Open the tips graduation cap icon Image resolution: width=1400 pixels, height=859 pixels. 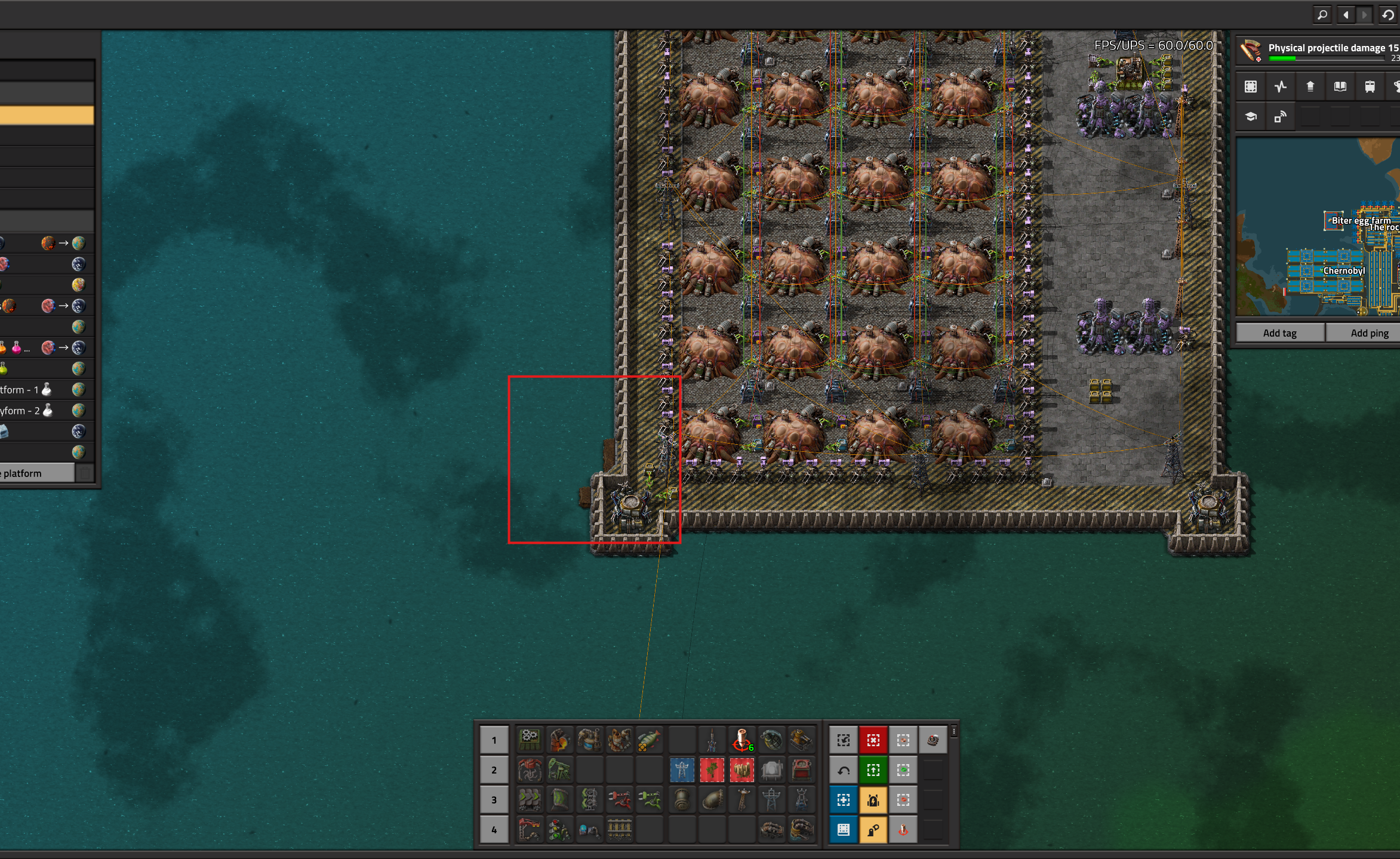pos(1250,117)
